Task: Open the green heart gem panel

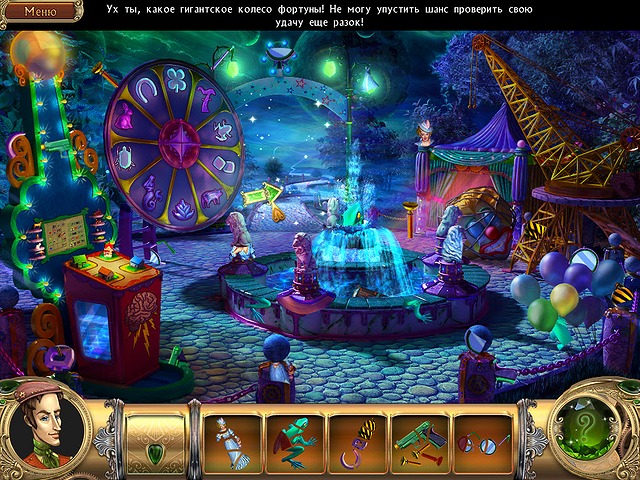Action: point(155,442)
